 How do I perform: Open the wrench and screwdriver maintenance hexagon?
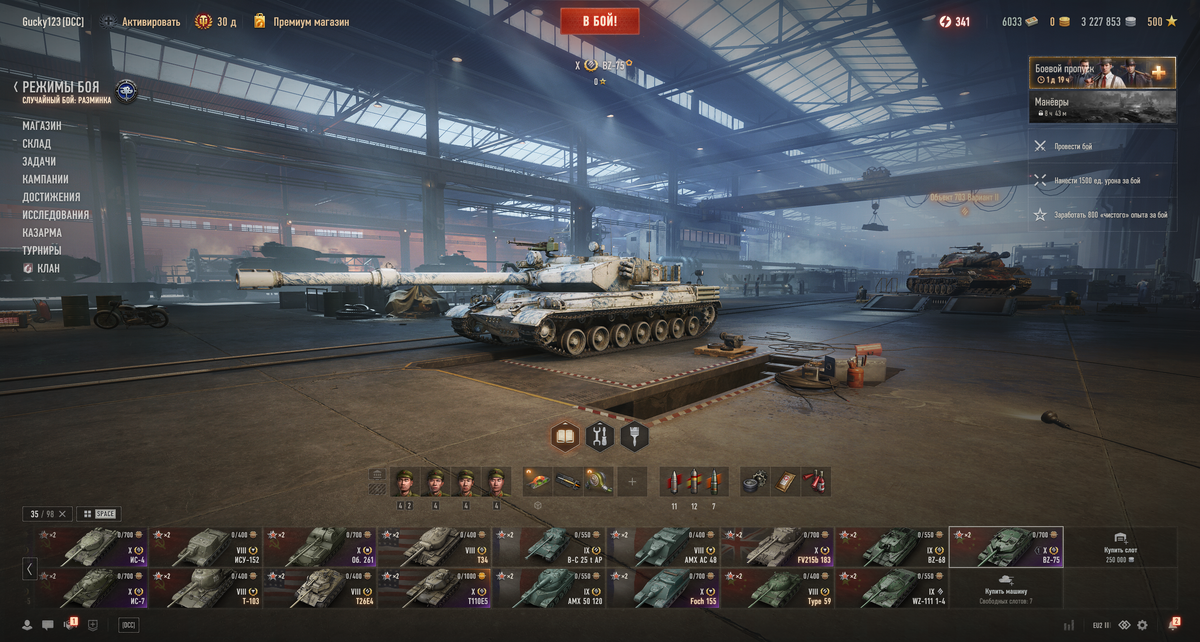[600, 436]
